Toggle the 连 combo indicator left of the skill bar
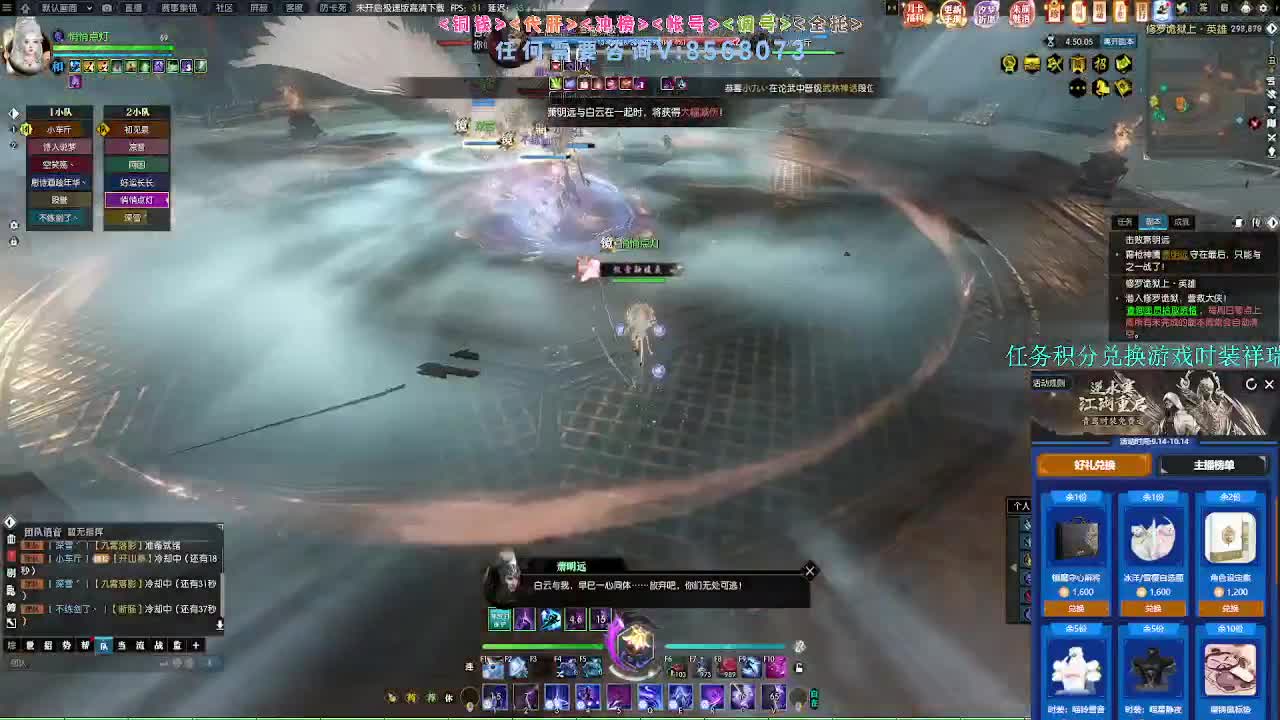 click(469, 667)
